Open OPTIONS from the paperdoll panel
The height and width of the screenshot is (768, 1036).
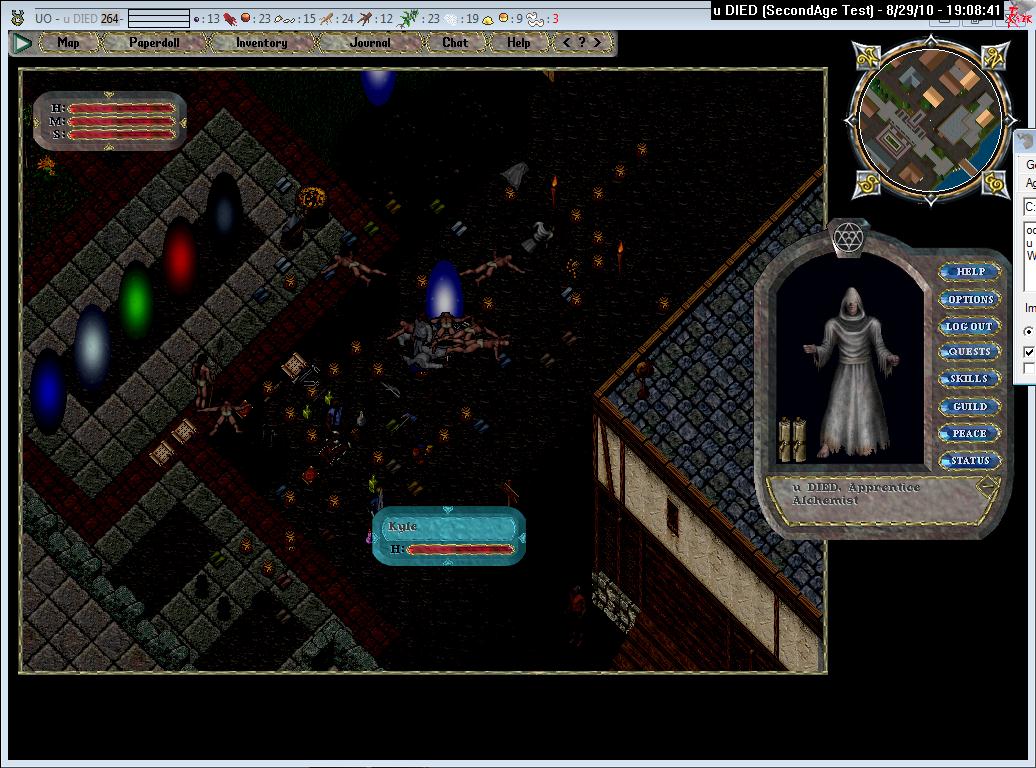(970, 299)
